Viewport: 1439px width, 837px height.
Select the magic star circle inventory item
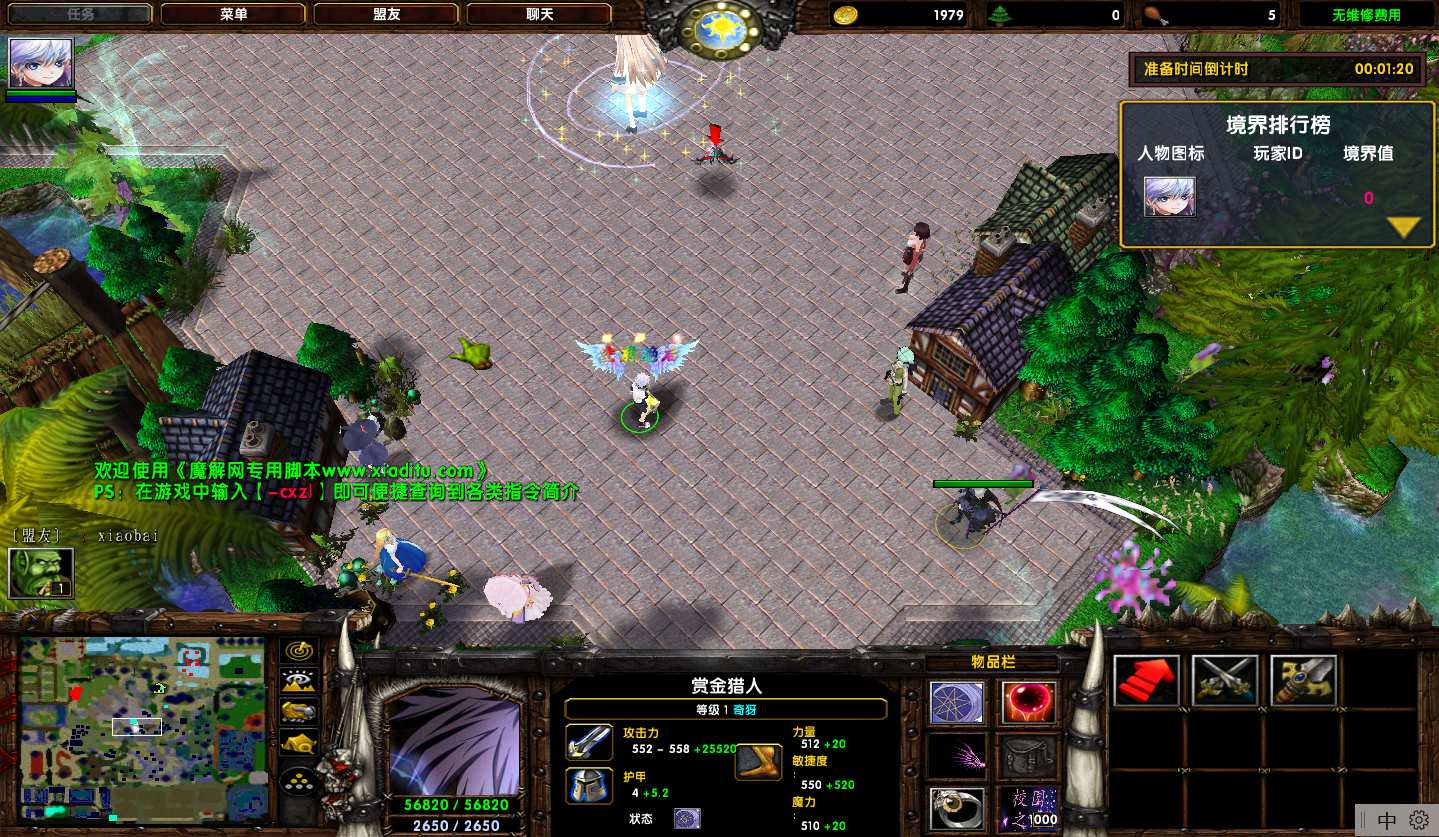tap(956, 702)
